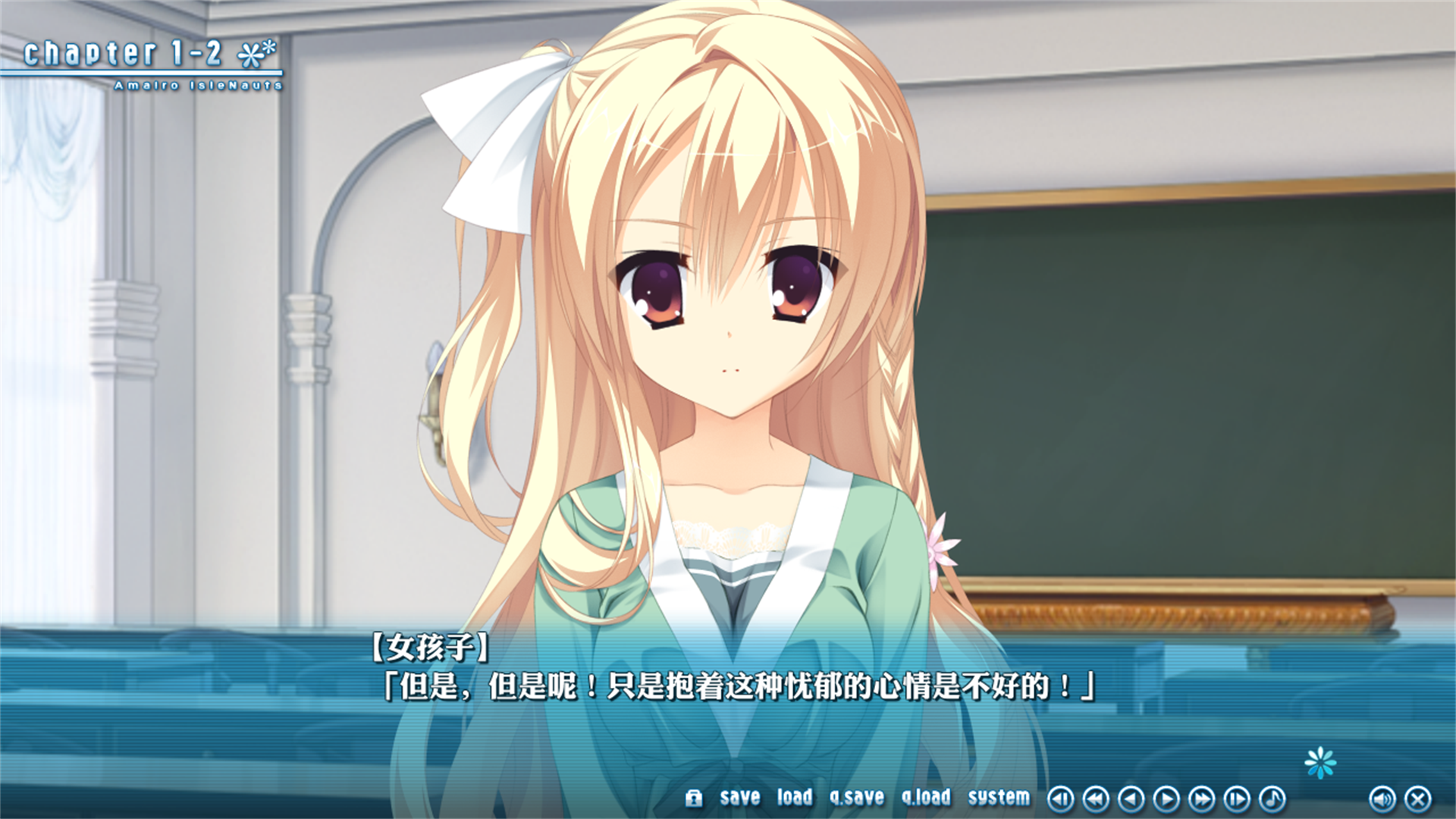Hide the text window with X button
Viewport: 1456px width, 819px height.
1418,799
